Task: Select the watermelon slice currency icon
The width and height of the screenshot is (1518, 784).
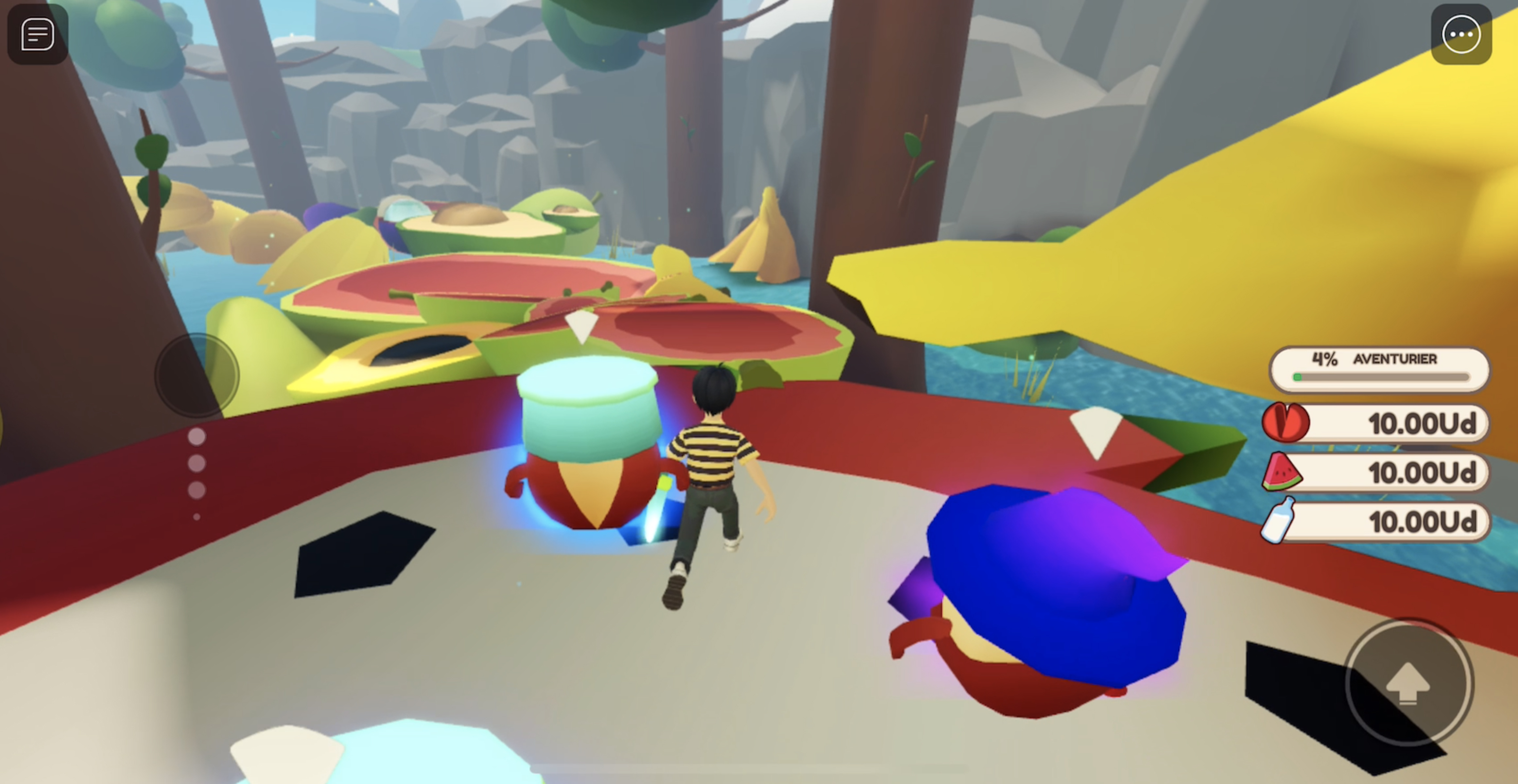Action: 1282,472
